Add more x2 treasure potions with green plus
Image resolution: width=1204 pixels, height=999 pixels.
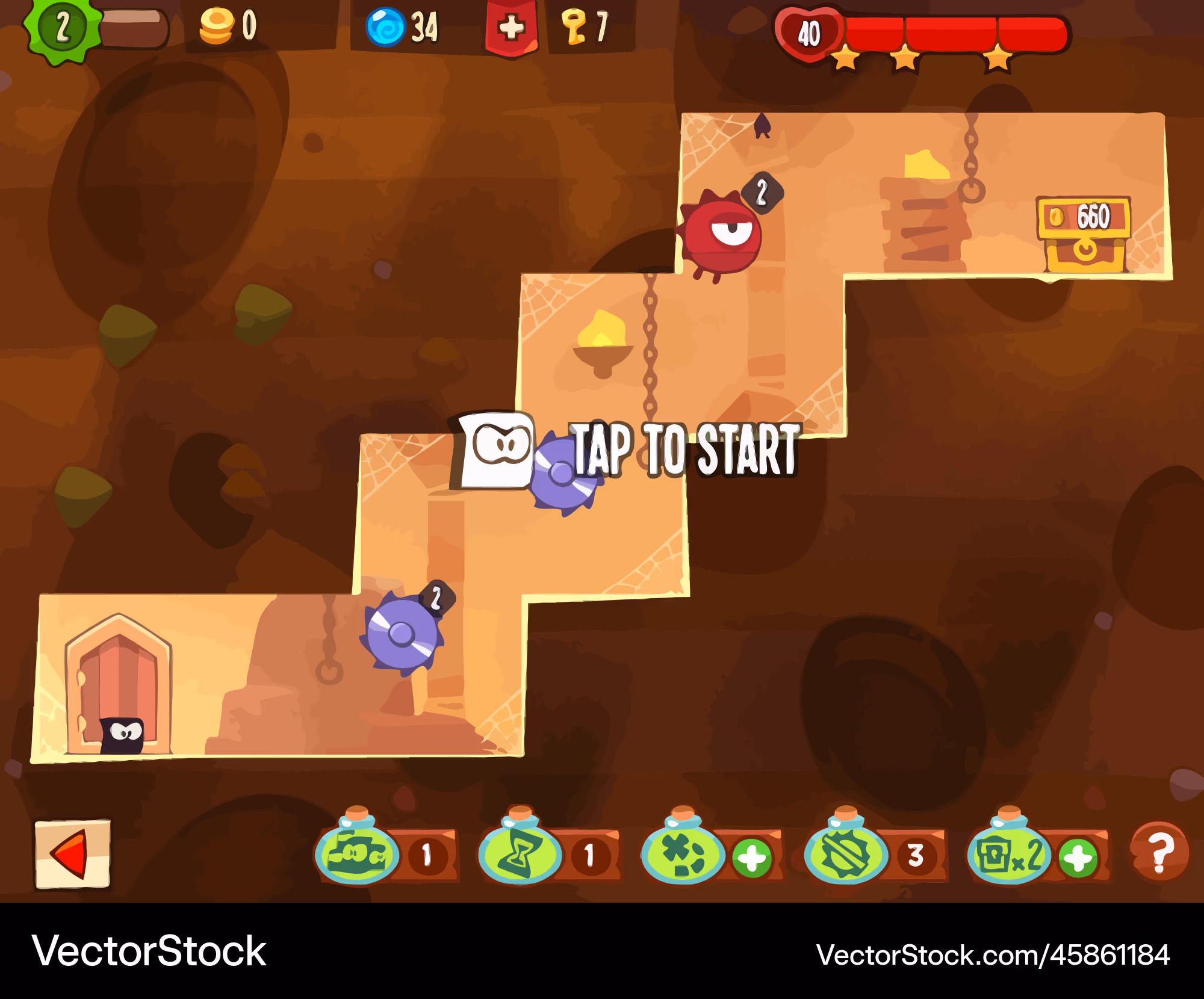[x=1078, y=857]
